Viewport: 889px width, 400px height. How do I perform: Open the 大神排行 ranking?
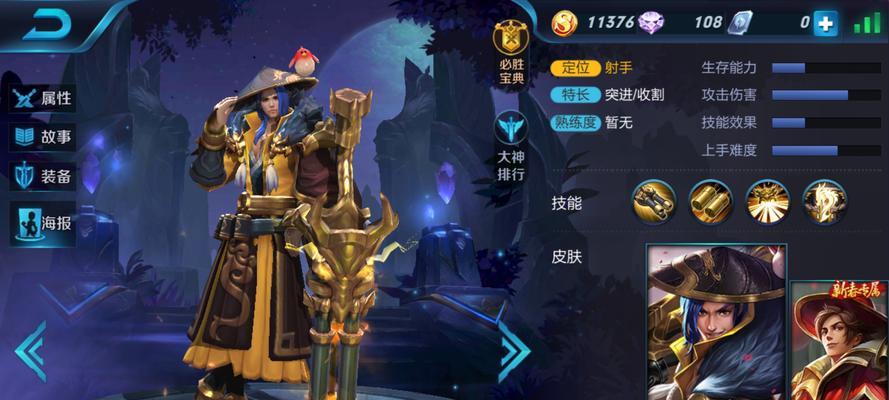(x=511, y=146)
